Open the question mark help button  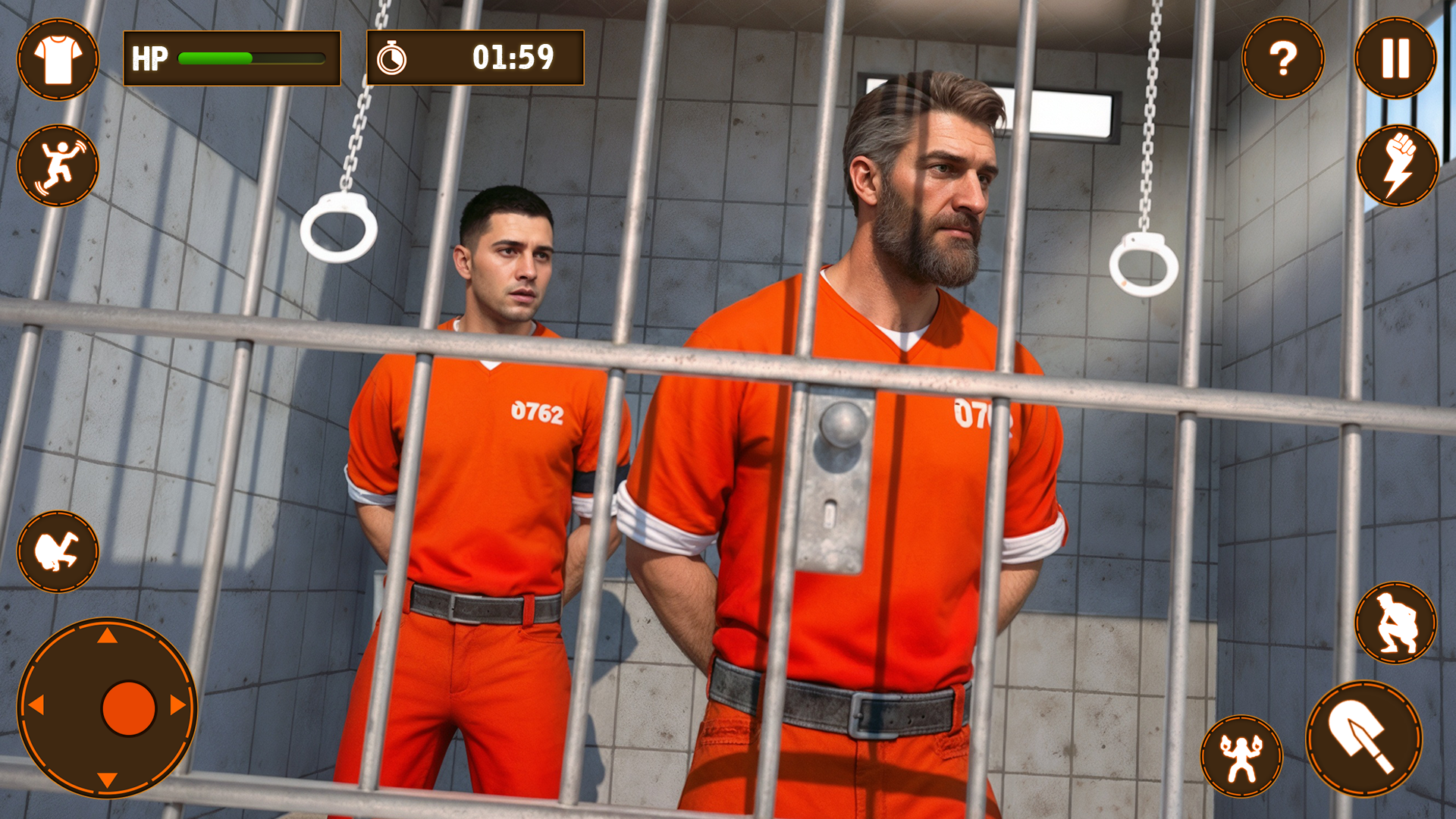[x=1283, y=57]
